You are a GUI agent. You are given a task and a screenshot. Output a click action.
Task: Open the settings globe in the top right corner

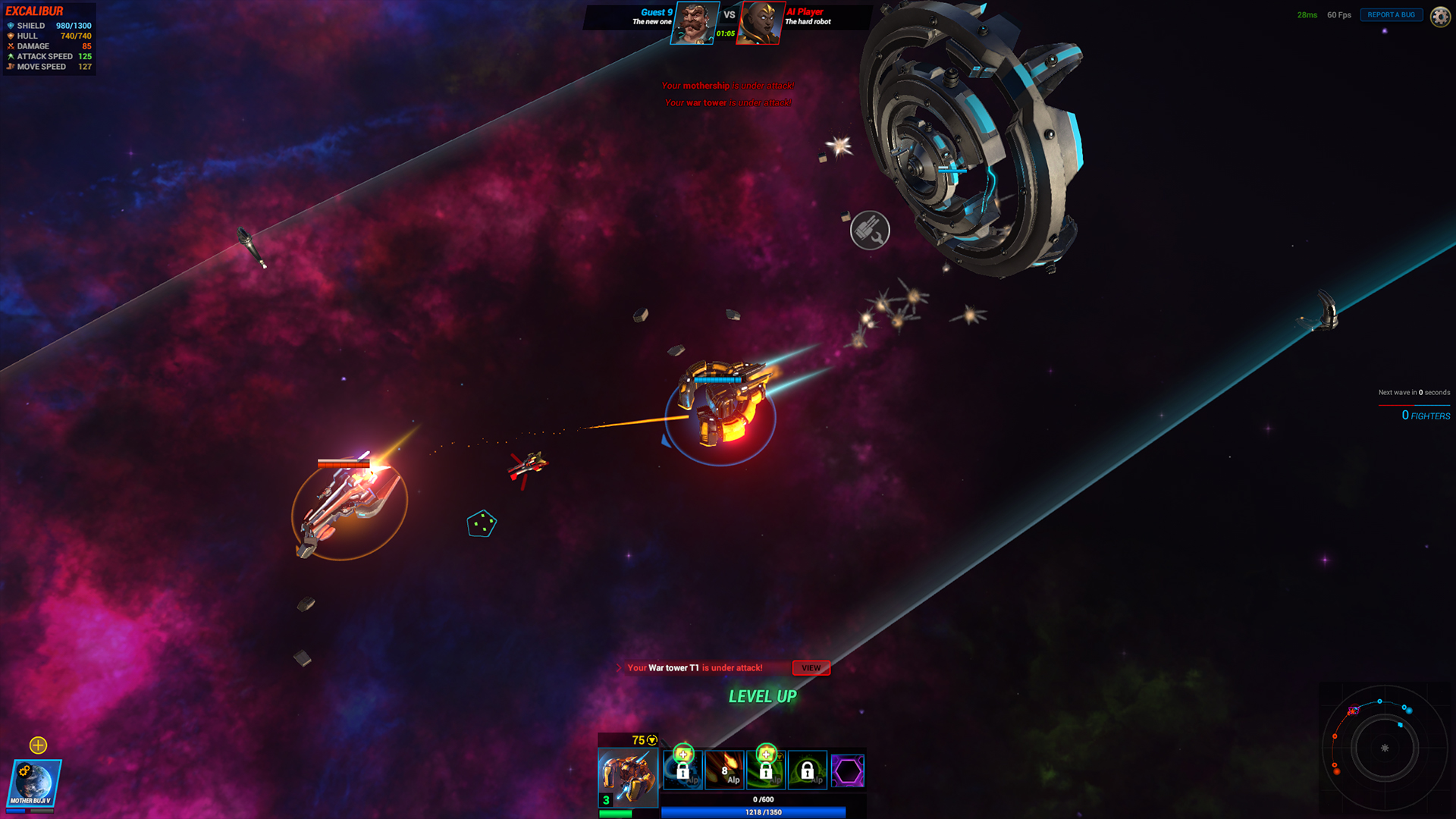click(x=1439, y=15)
